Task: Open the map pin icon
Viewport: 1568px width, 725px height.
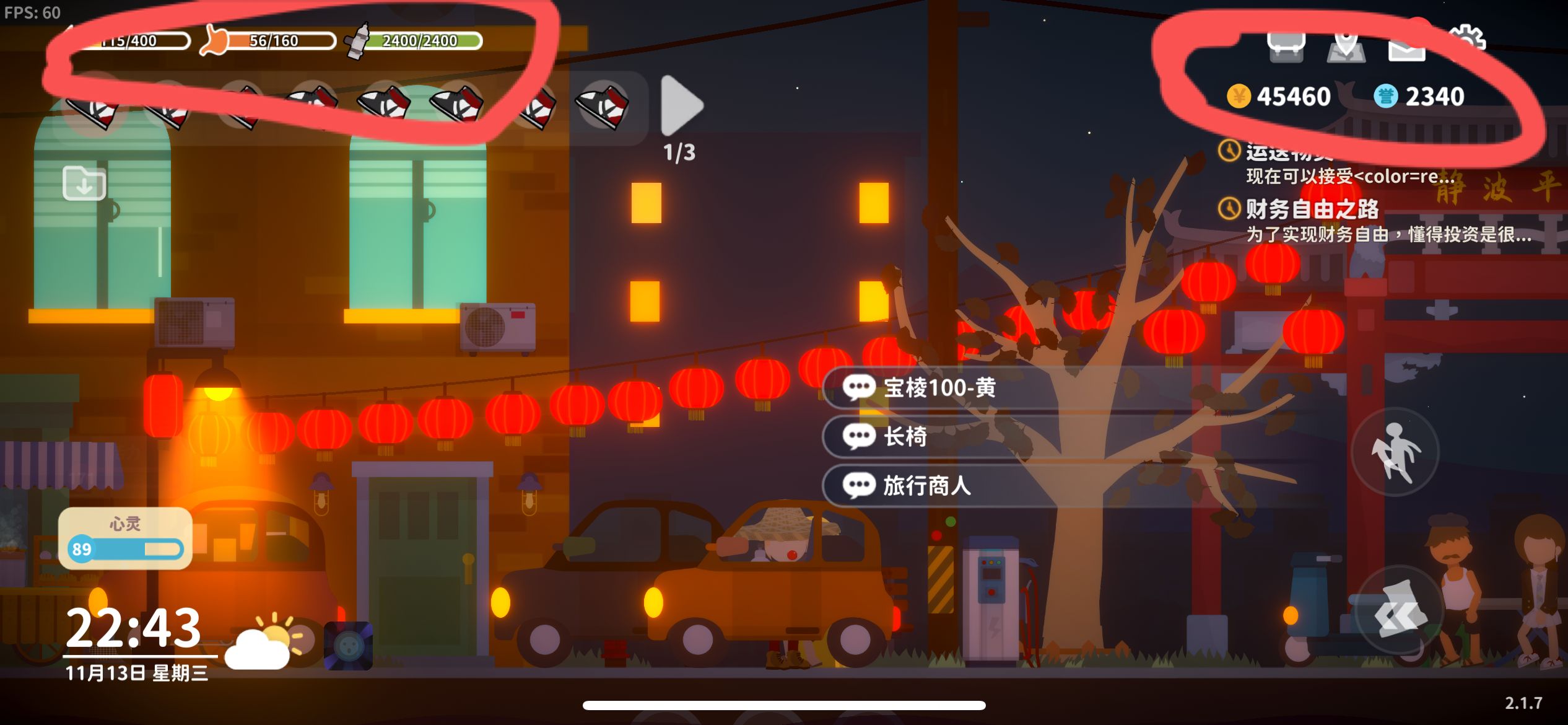Action: (x=1346, y=45)
